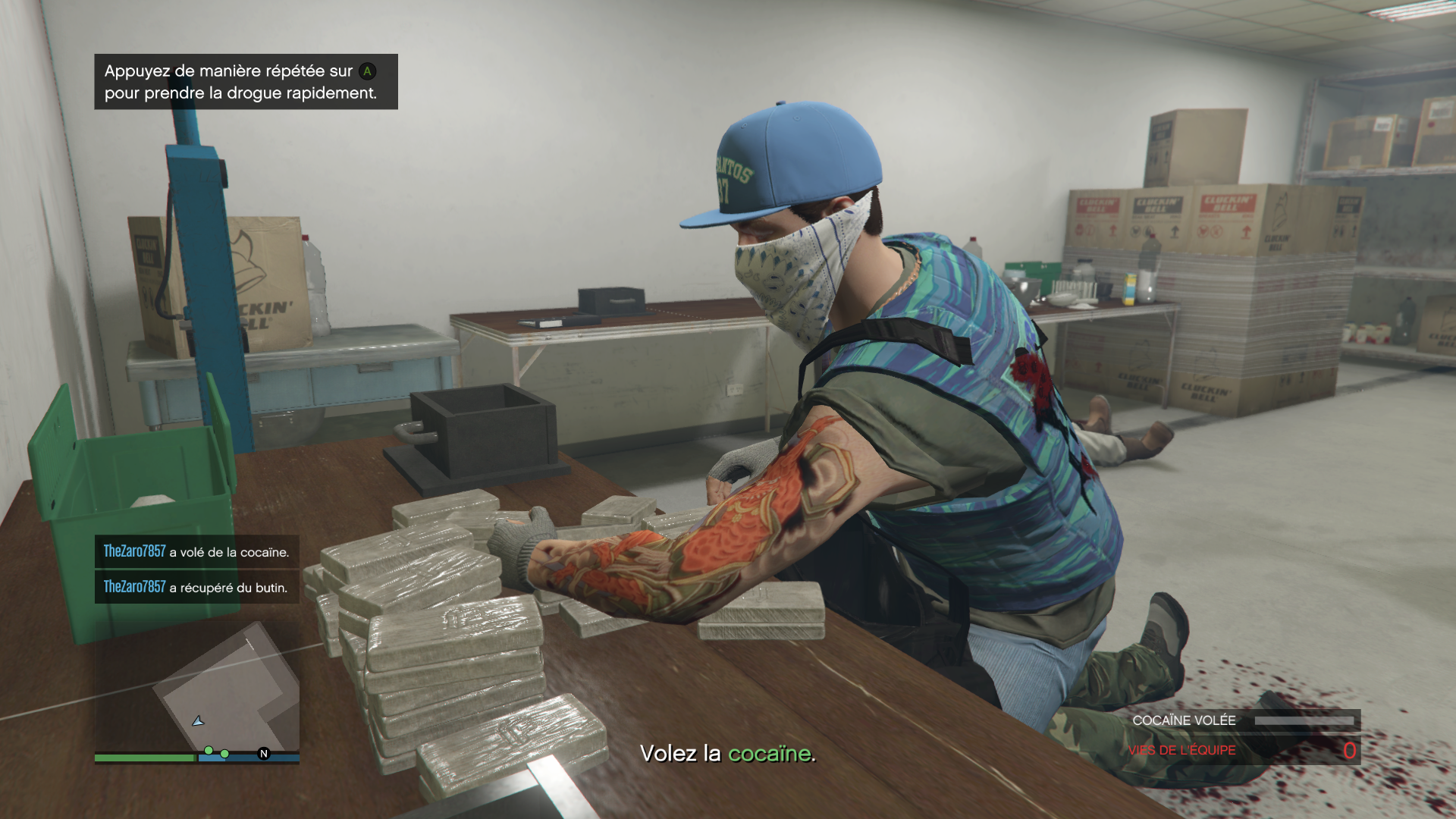Select the north N marker on the minimap
This screenshot has width=1456, height=819.
click(264, 753)
